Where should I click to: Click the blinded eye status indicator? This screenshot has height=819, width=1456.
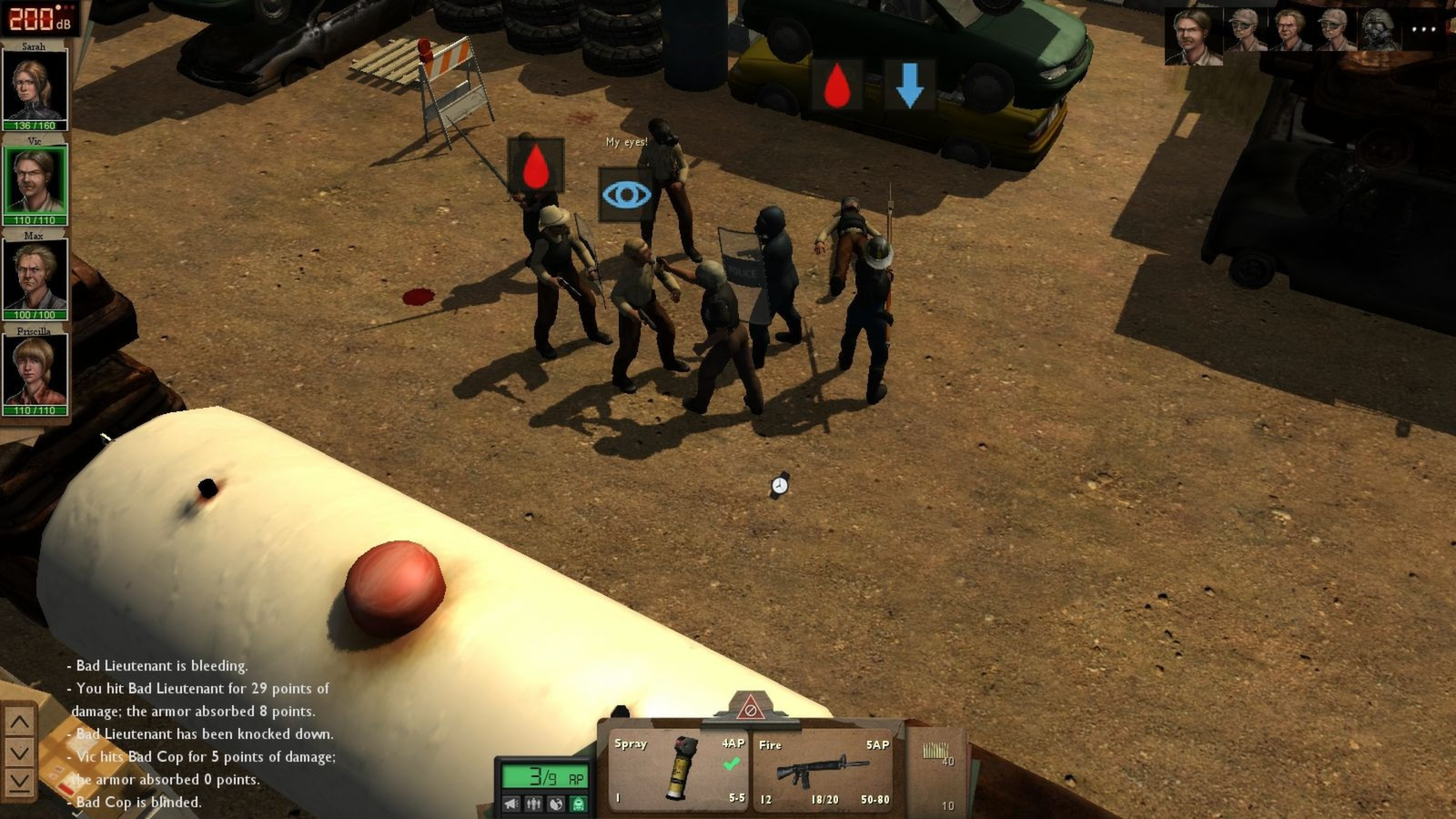pyautogui.click(x=626, y=194)
